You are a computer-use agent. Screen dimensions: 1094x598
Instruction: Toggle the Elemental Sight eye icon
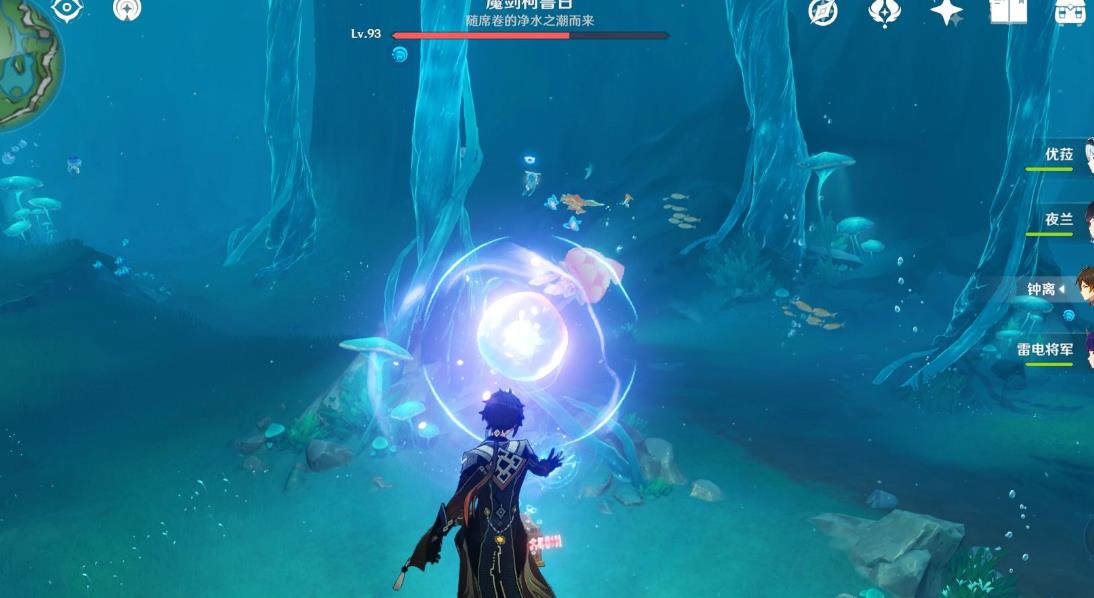tap(67, 9)
